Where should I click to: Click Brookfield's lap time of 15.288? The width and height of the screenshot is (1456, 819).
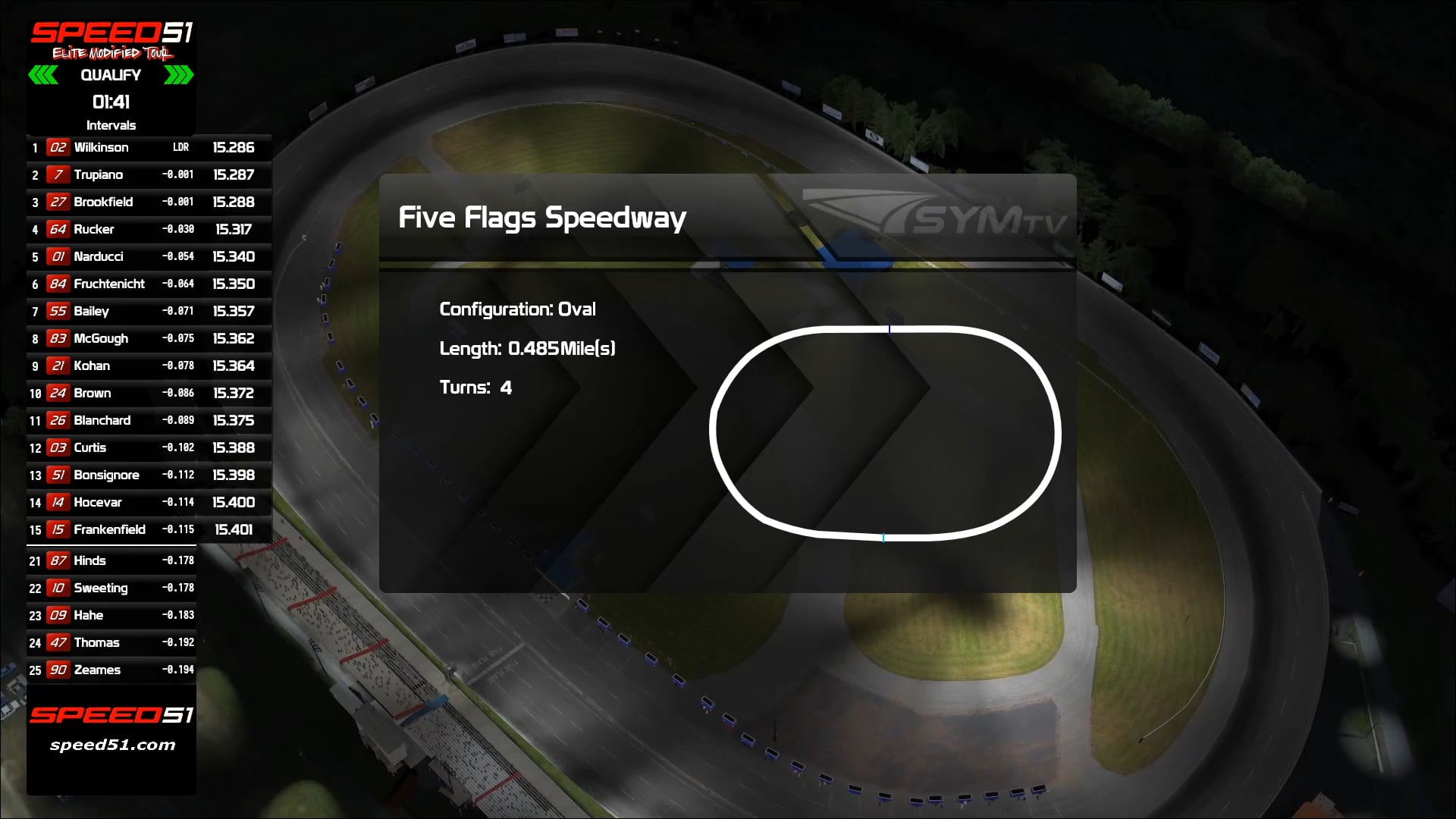234,202
